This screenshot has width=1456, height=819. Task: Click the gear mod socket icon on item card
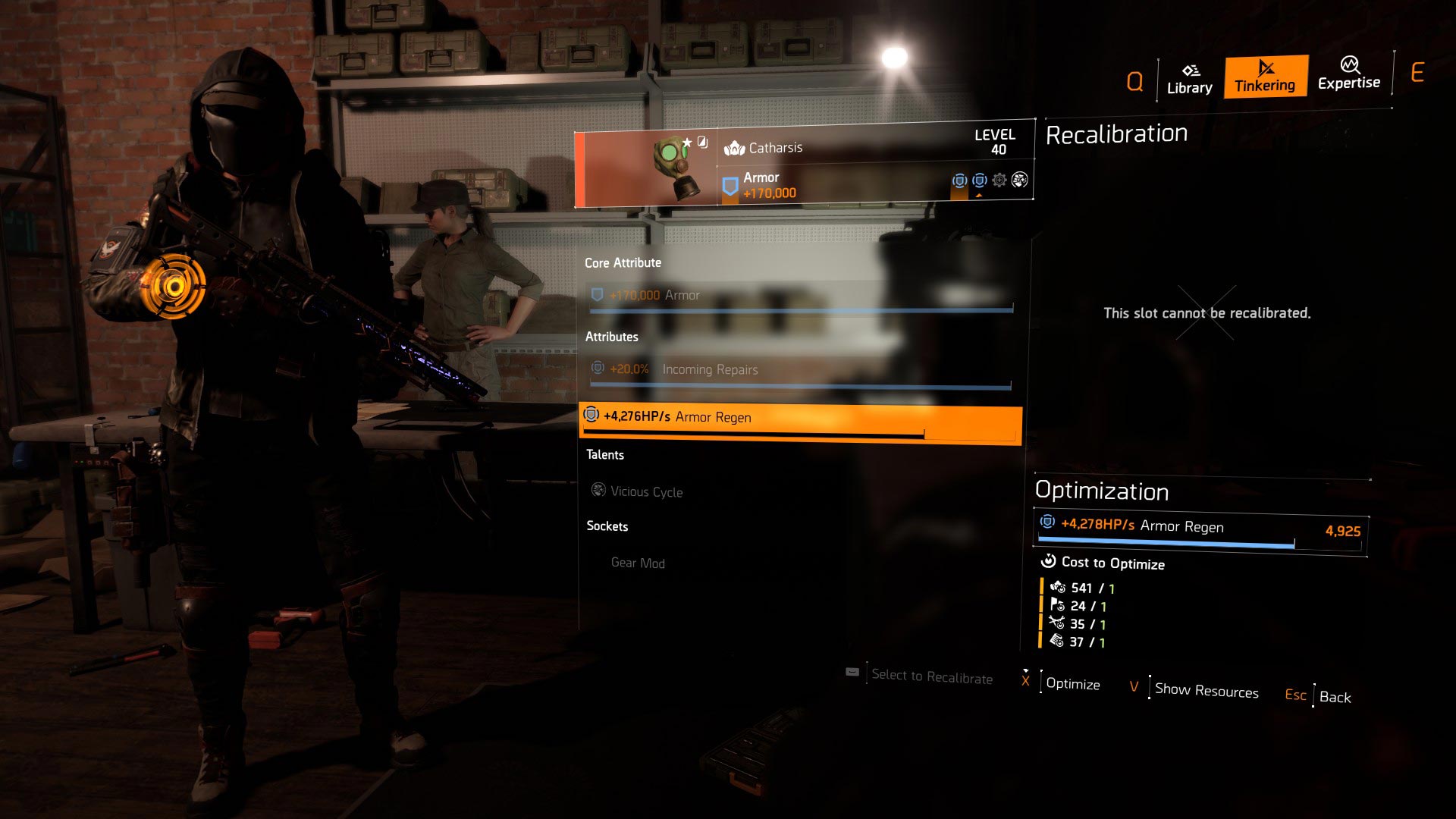pyautogui.click(x=999, y=180)
